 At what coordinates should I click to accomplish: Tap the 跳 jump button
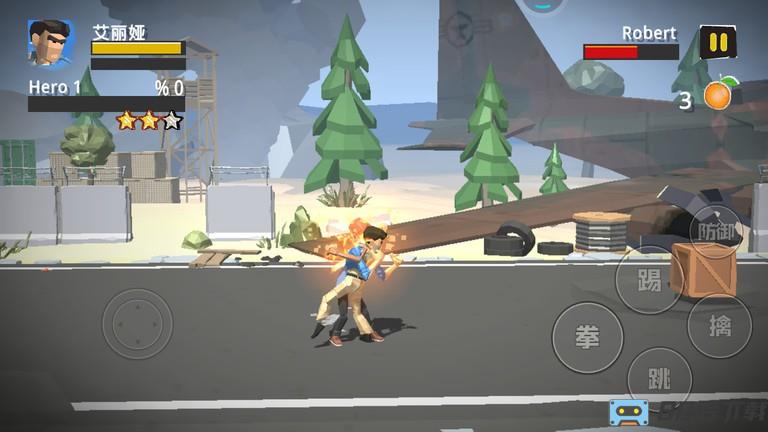point(659,380)
